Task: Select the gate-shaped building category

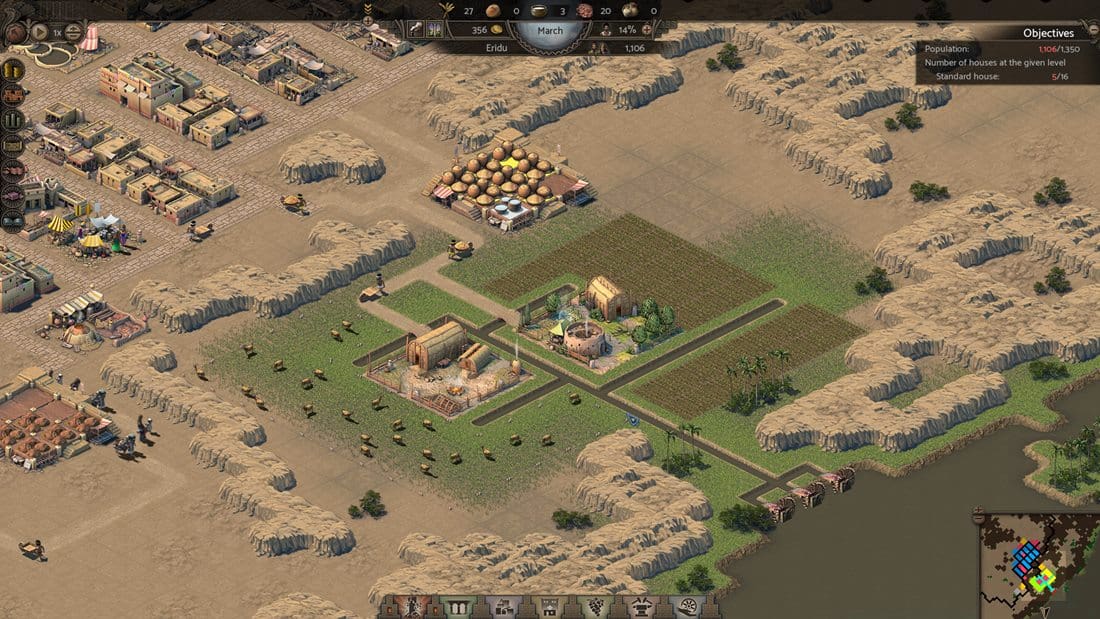Action: (x=457, y=606)
